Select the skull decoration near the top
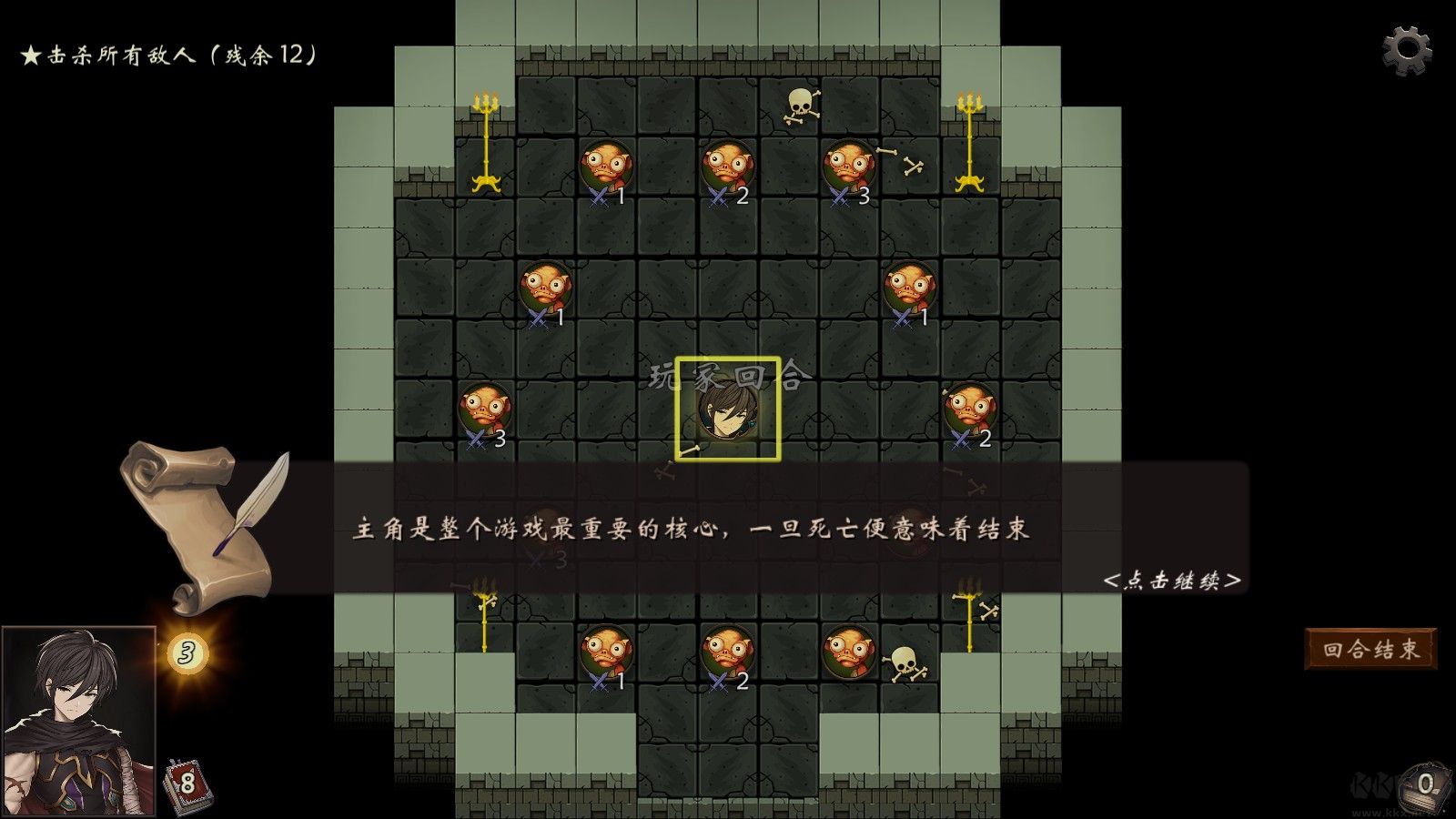The height and width of the screenshot is (819, 1456). click(801, 105)
